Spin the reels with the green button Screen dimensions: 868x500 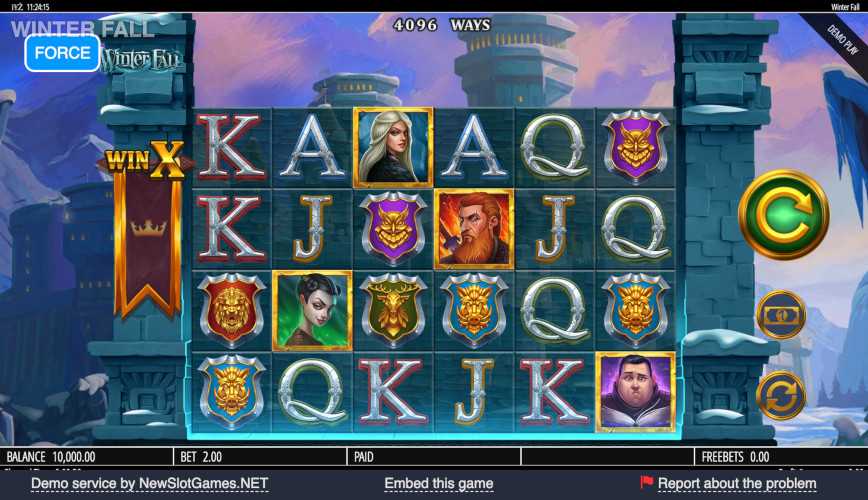(783, 214)
